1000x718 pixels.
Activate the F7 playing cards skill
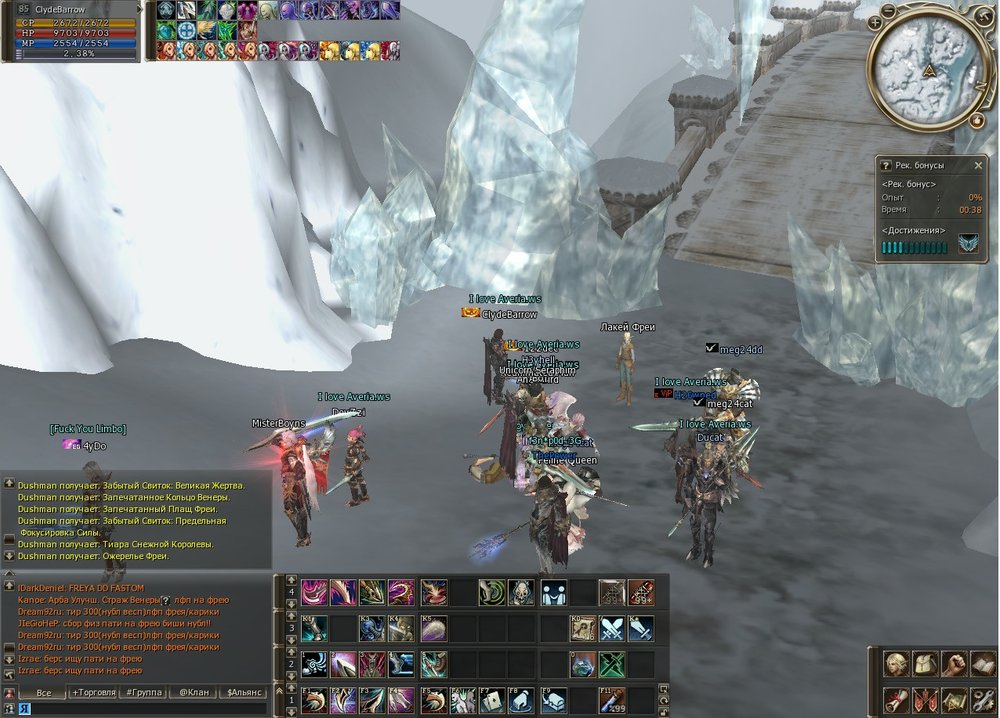click(492, 699)
